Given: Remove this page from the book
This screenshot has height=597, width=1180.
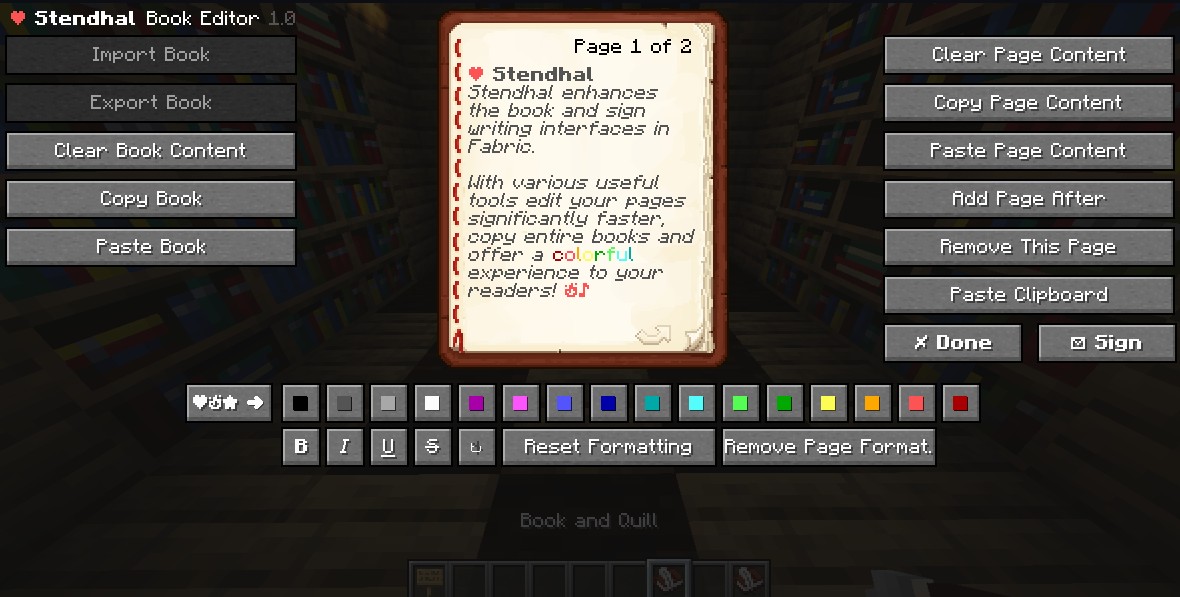Looking at the screenshot, I should (1028, 247).
